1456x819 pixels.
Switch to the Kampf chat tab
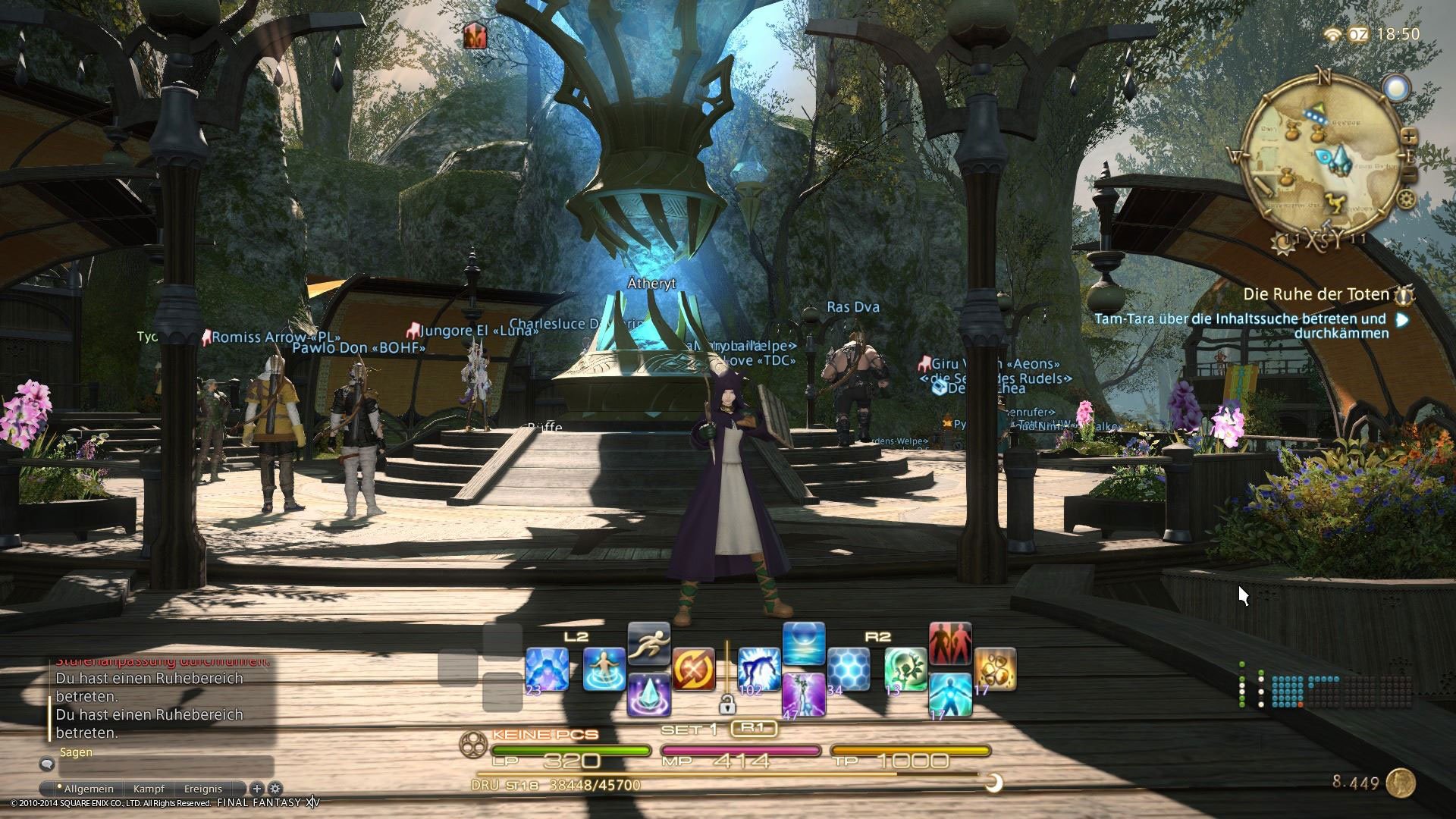149,789
